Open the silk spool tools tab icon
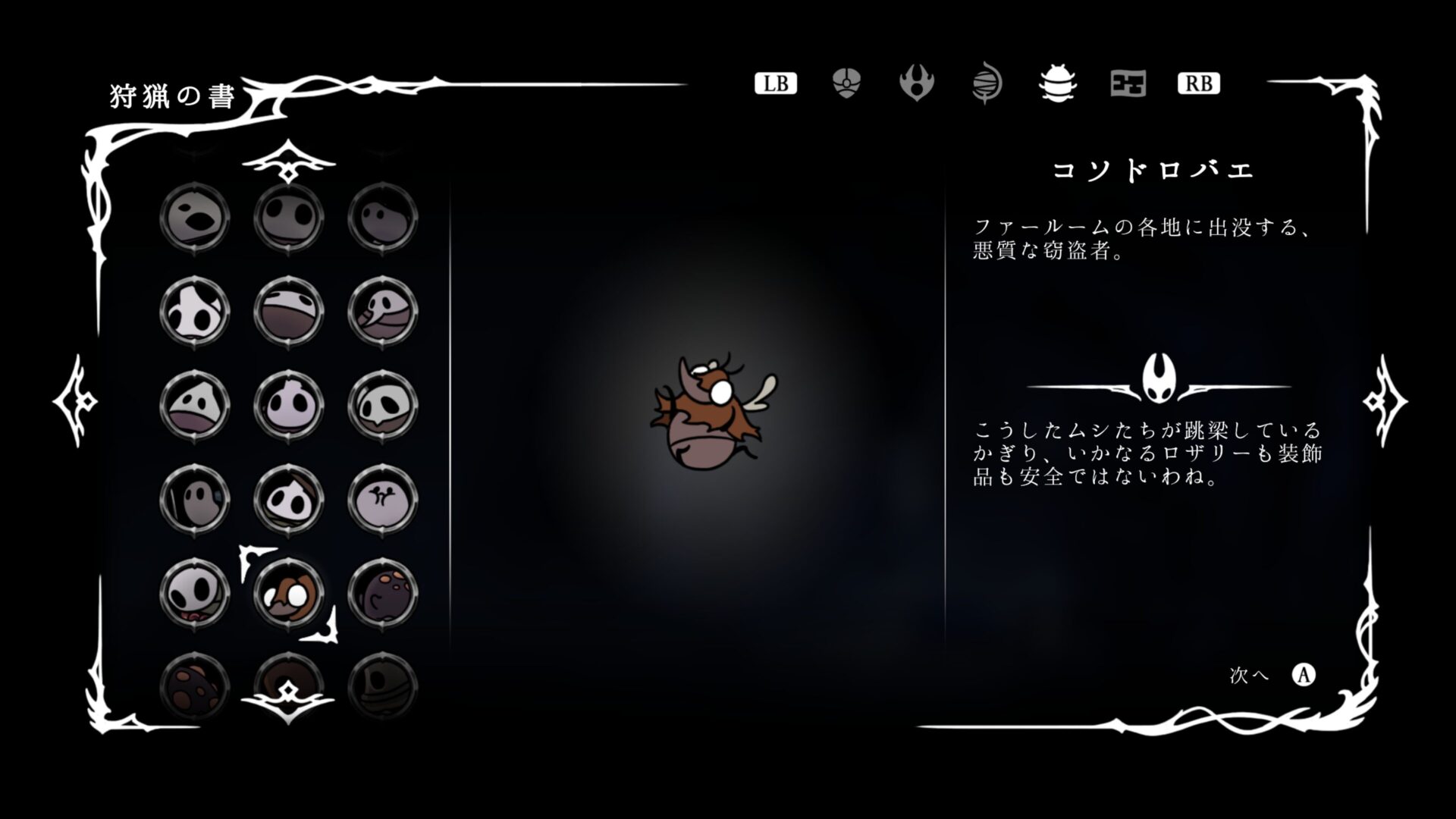Screen dimensions: 1456x819 (987, 84)
